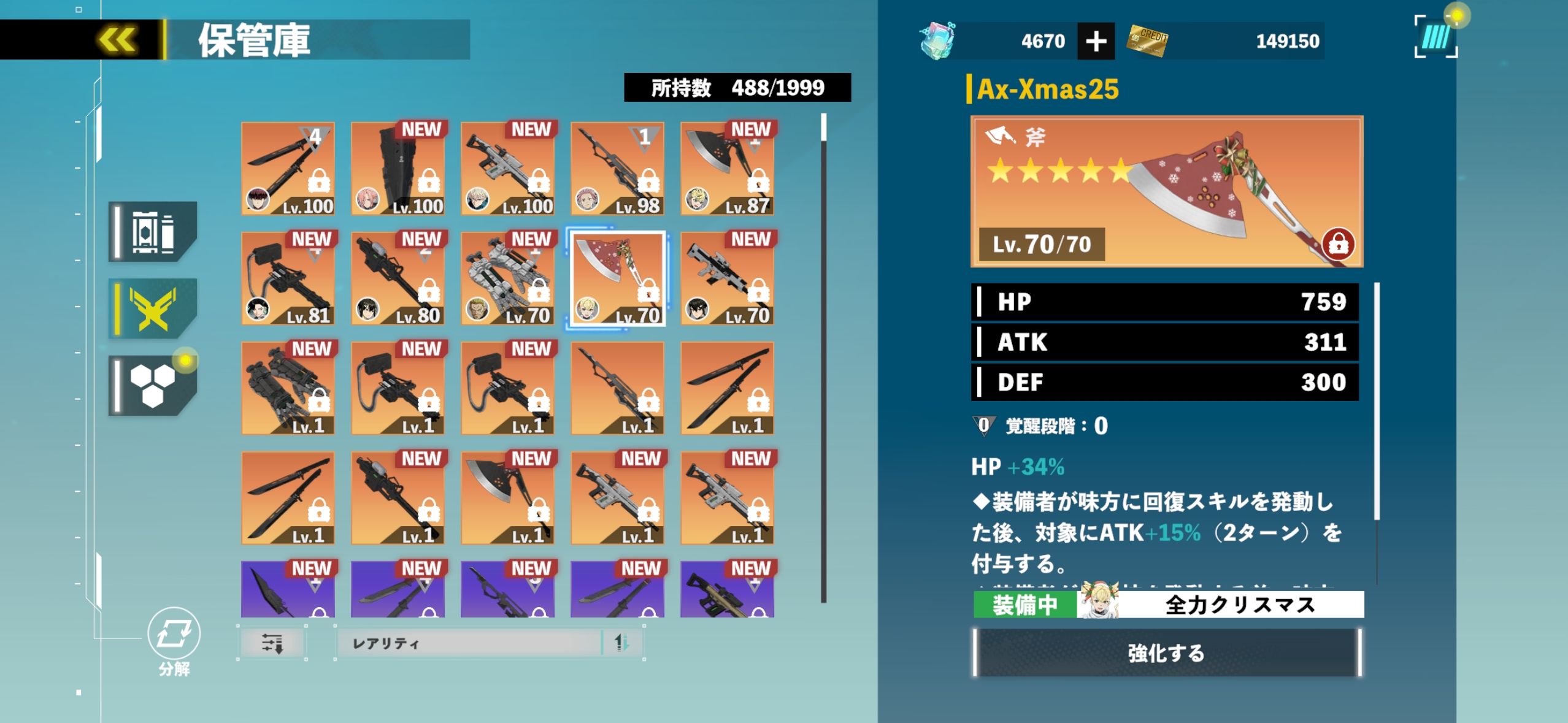
Task: Tap the 強化する enhance button
Action: click(1166, 653)
